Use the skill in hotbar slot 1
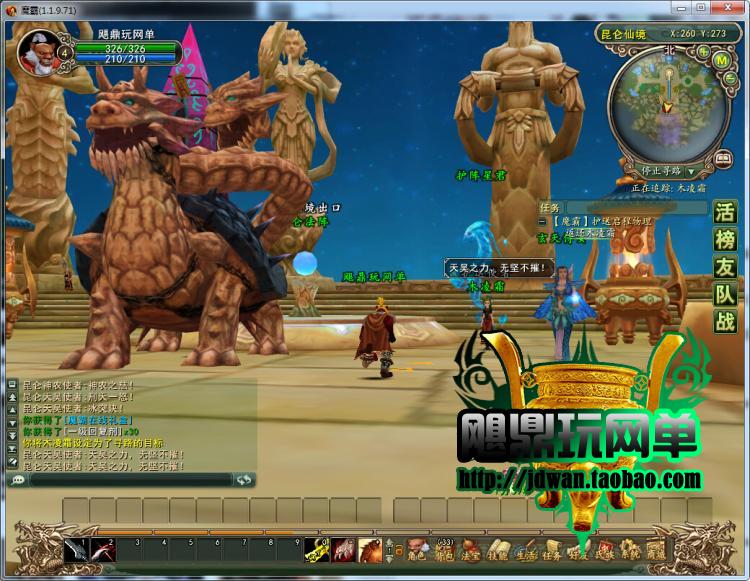The image size is (750, 581). (x=77, y=549)
